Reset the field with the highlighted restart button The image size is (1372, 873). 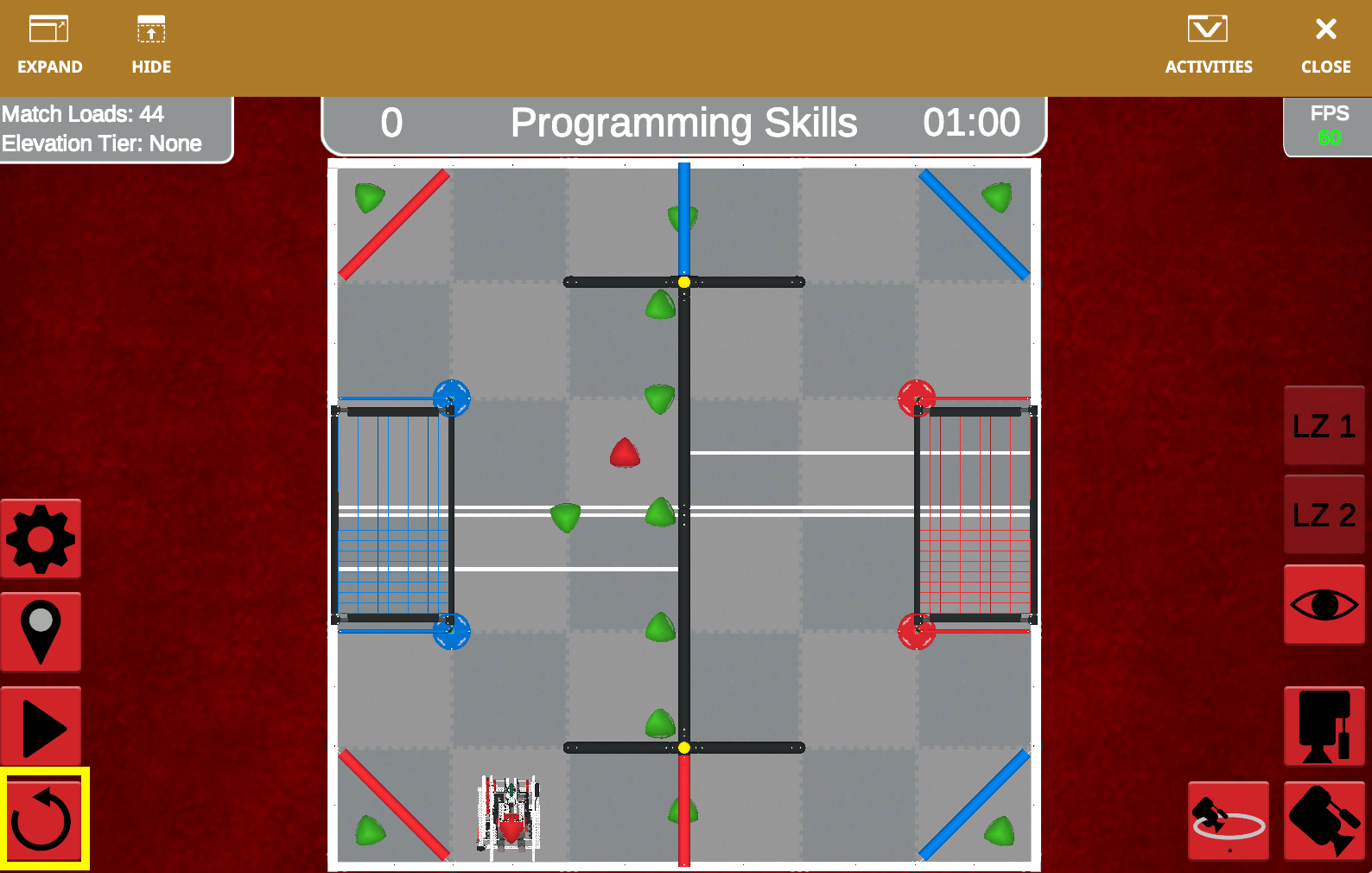41,819
